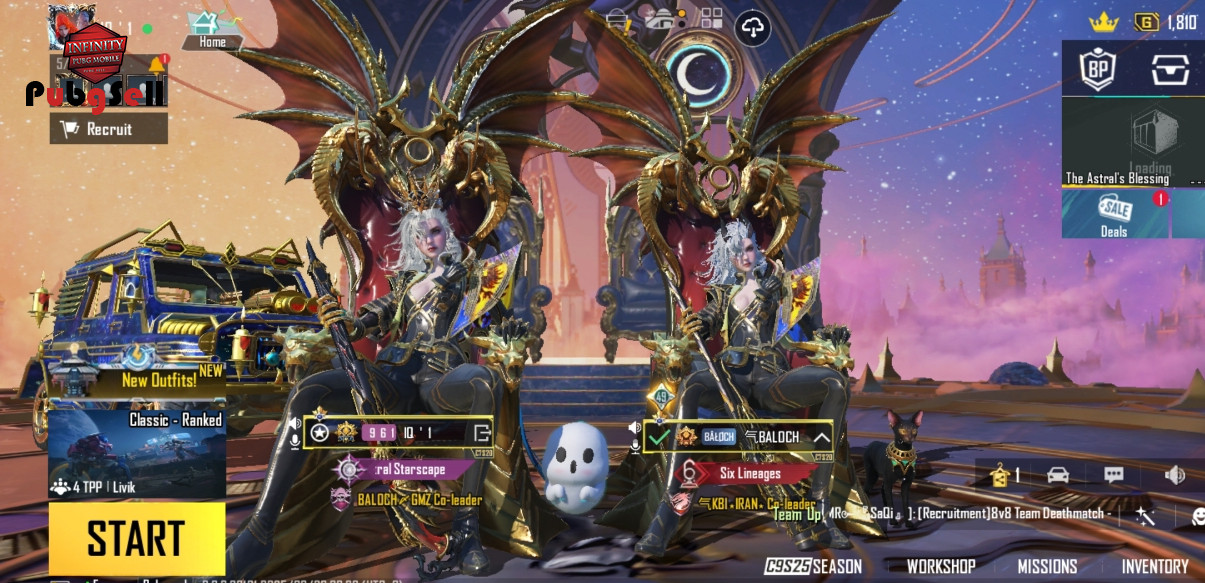Go to the Home tab
The width and height of the screenshot is (1205, 583).
211,30
